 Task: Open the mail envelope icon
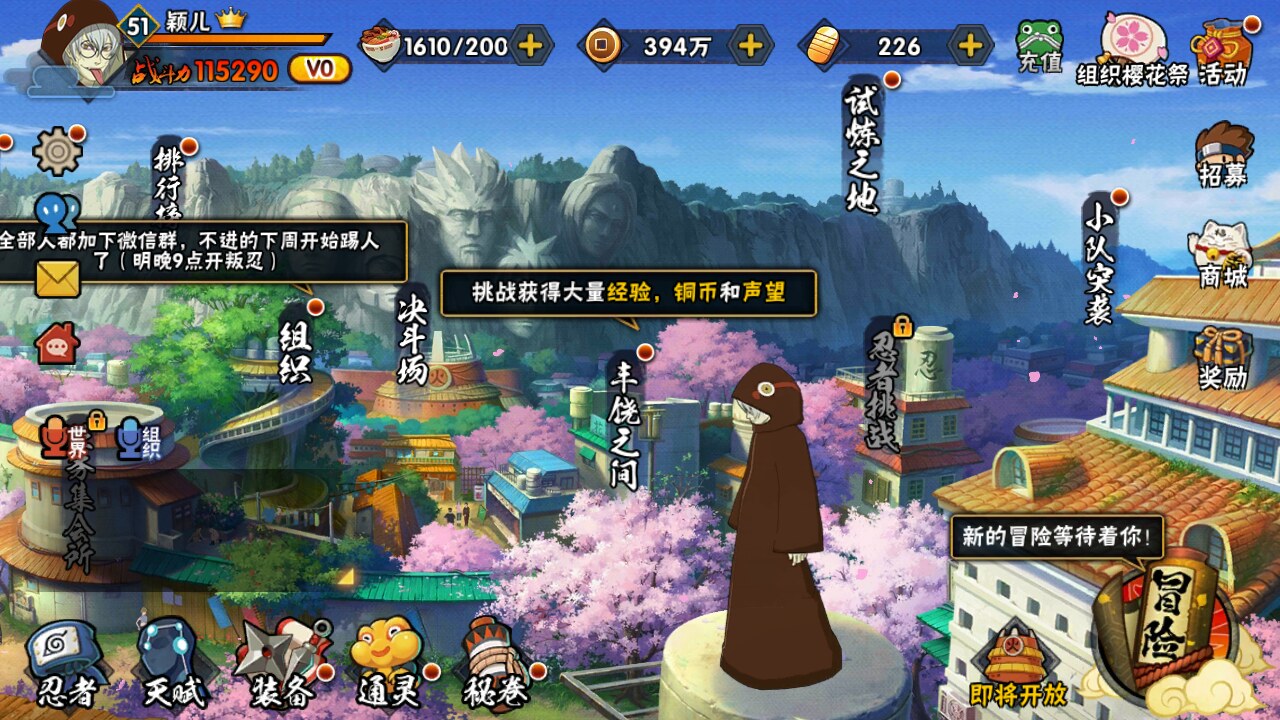(57, 279)
